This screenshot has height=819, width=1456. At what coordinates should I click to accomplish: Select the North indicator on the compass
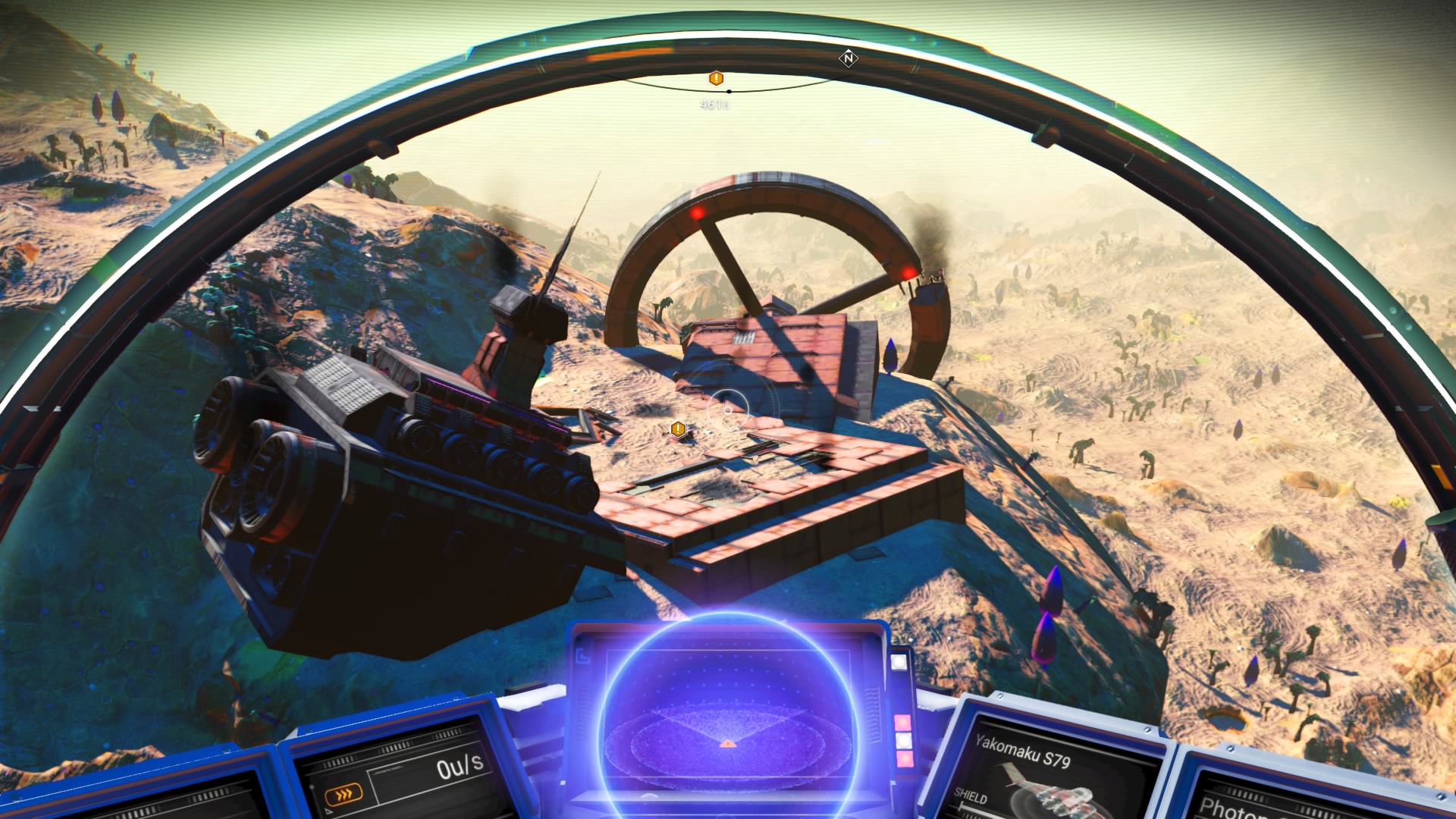click(849, 58)
